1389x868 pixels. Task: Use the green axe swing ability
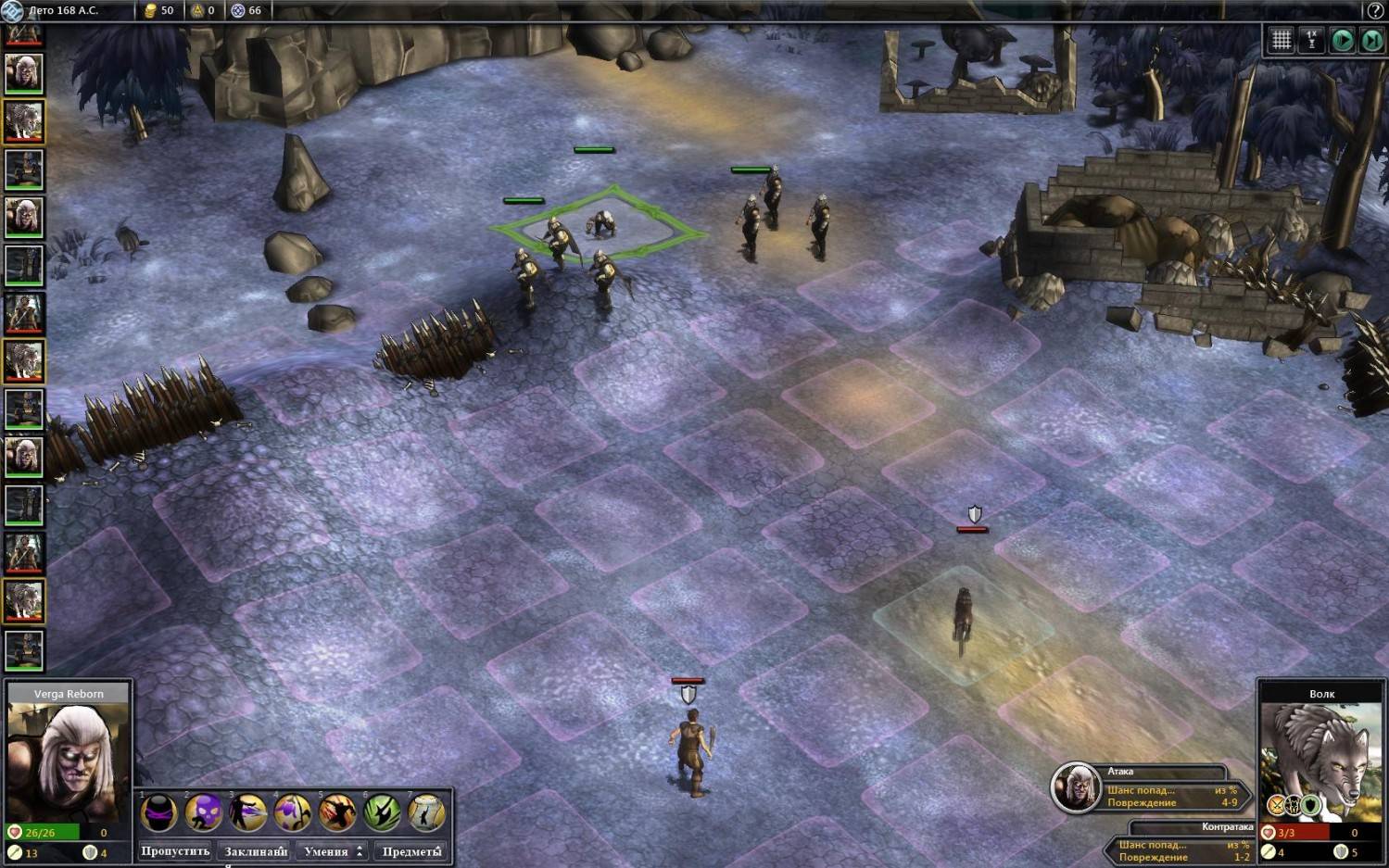pyautogui.click(x=382, y=813)
